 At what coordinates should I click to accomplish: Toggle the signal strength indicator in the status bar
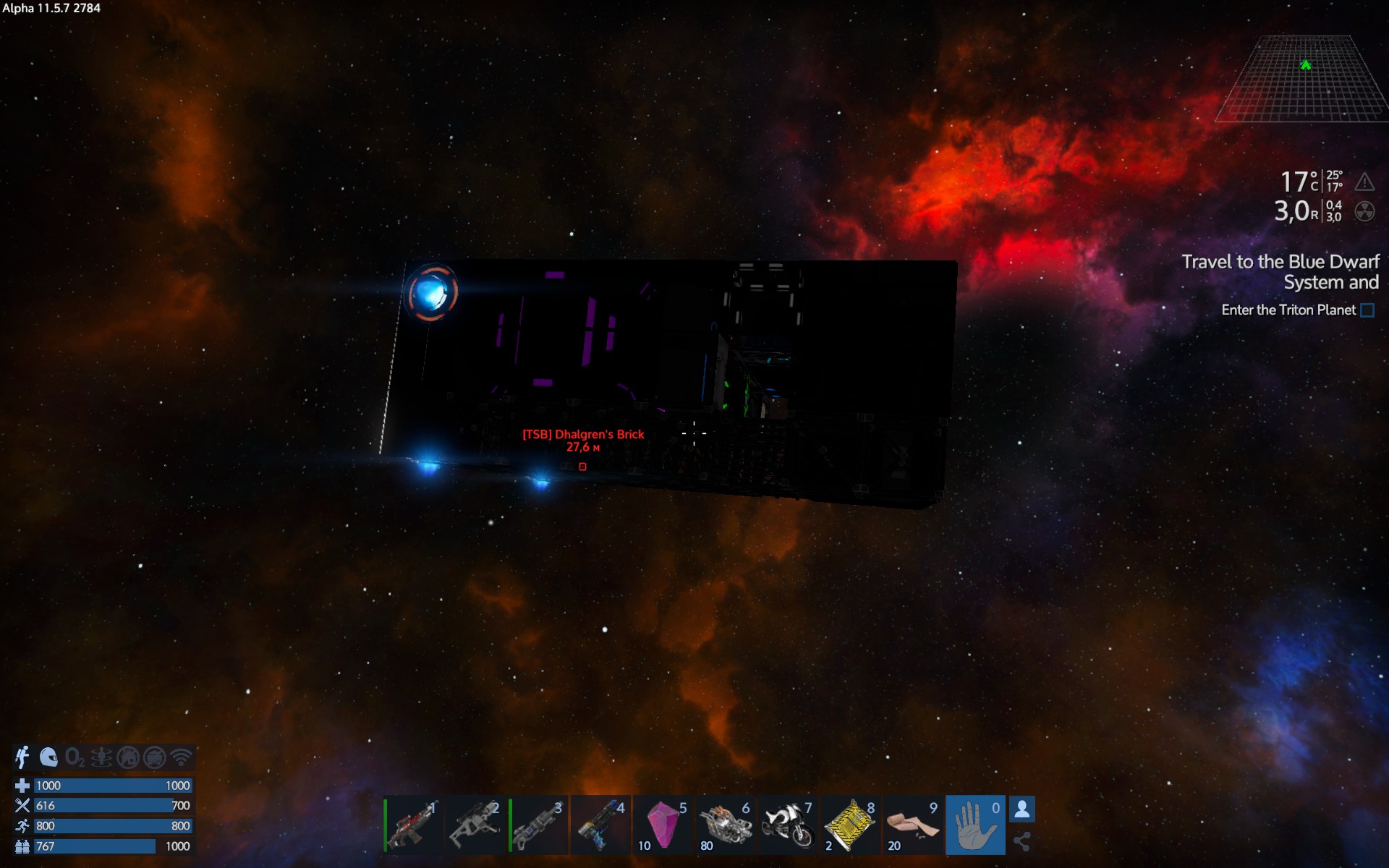point(179,757)
